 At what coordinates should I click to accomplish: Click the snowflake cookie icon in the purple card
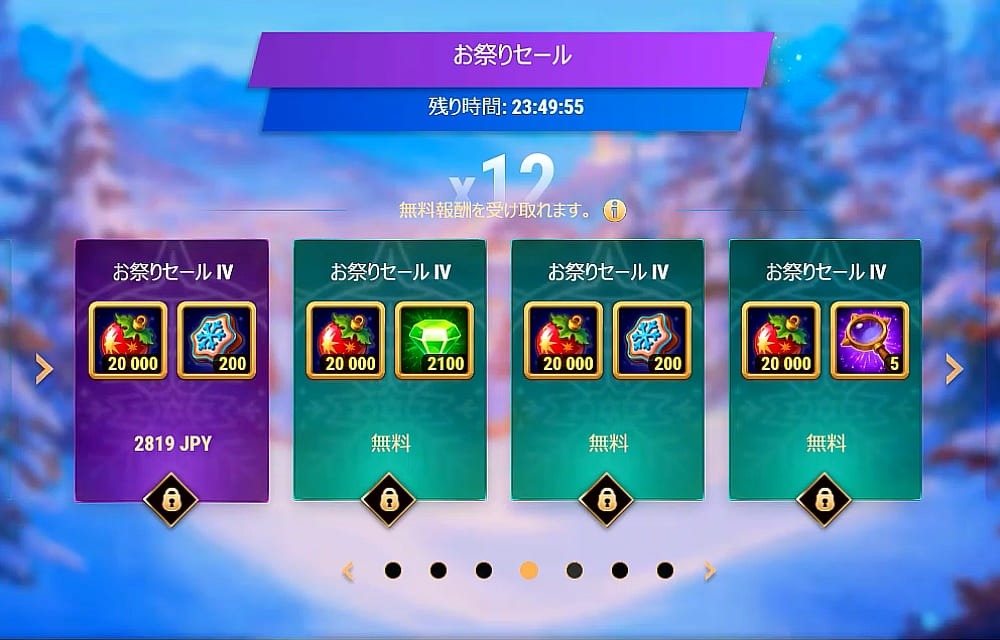coord(216,340)
